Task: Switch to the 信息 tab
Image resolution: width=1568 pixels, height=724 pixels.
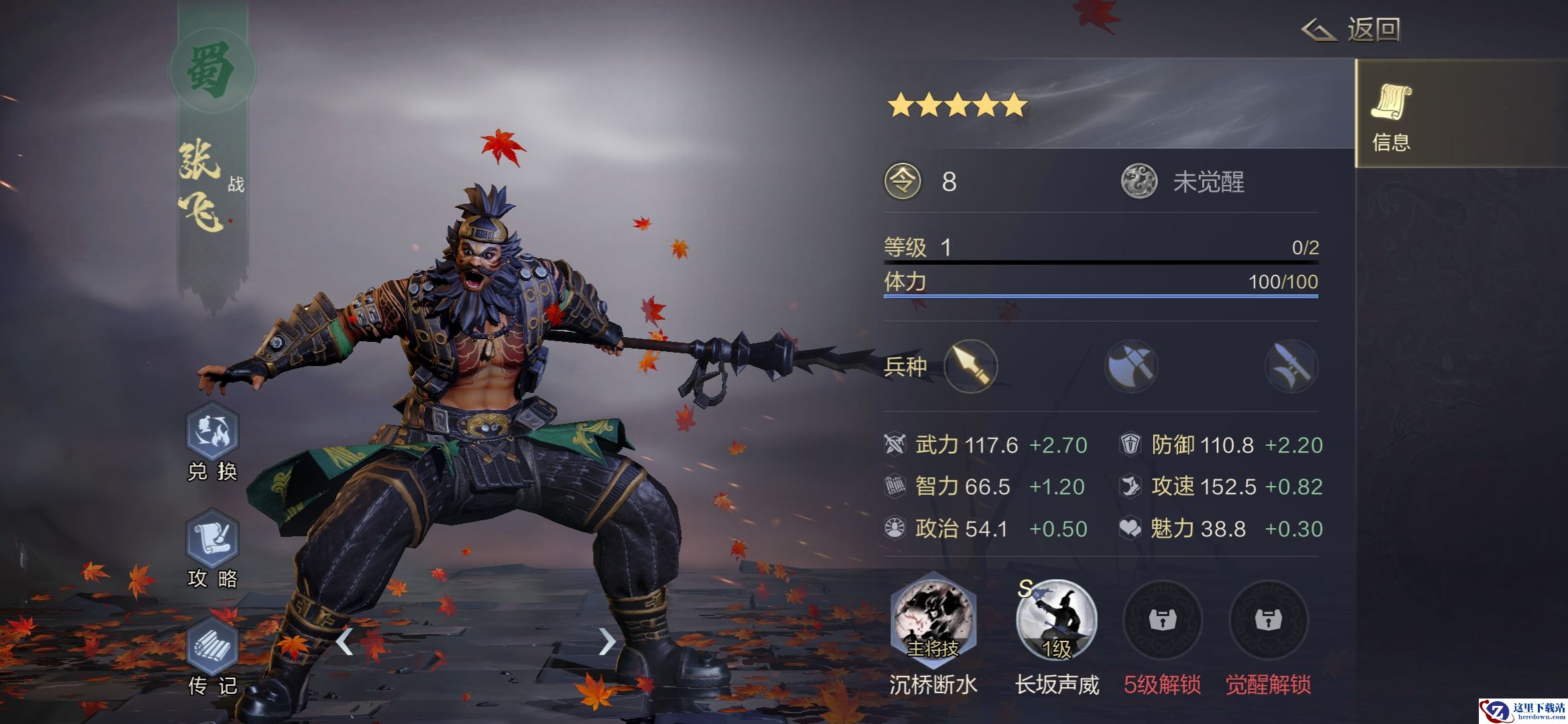Action: click(1391, 114)
